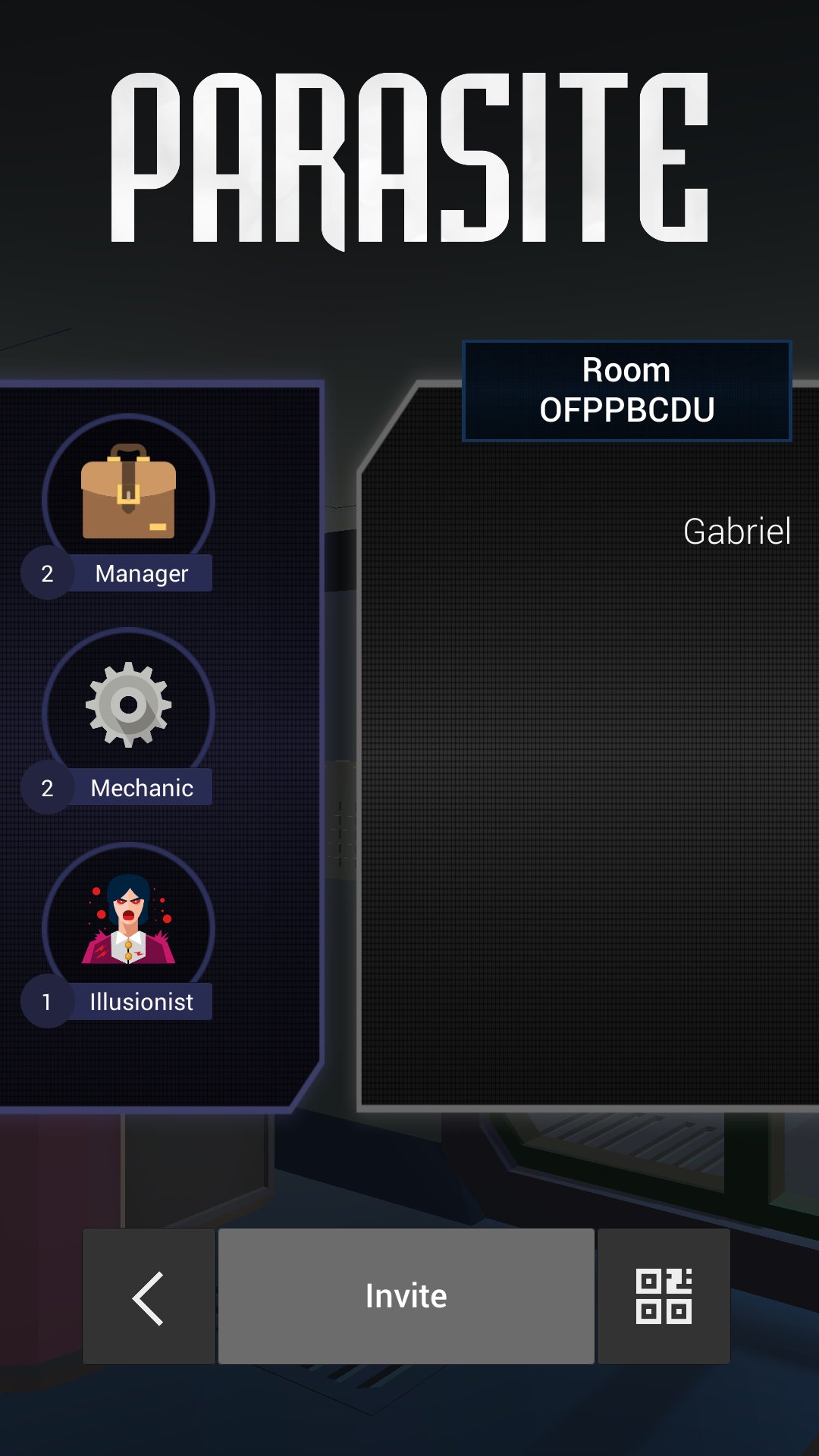This screenshot has width=819, height=1456.
Task: Tap the Invite button
Action: click(406, 1295)
